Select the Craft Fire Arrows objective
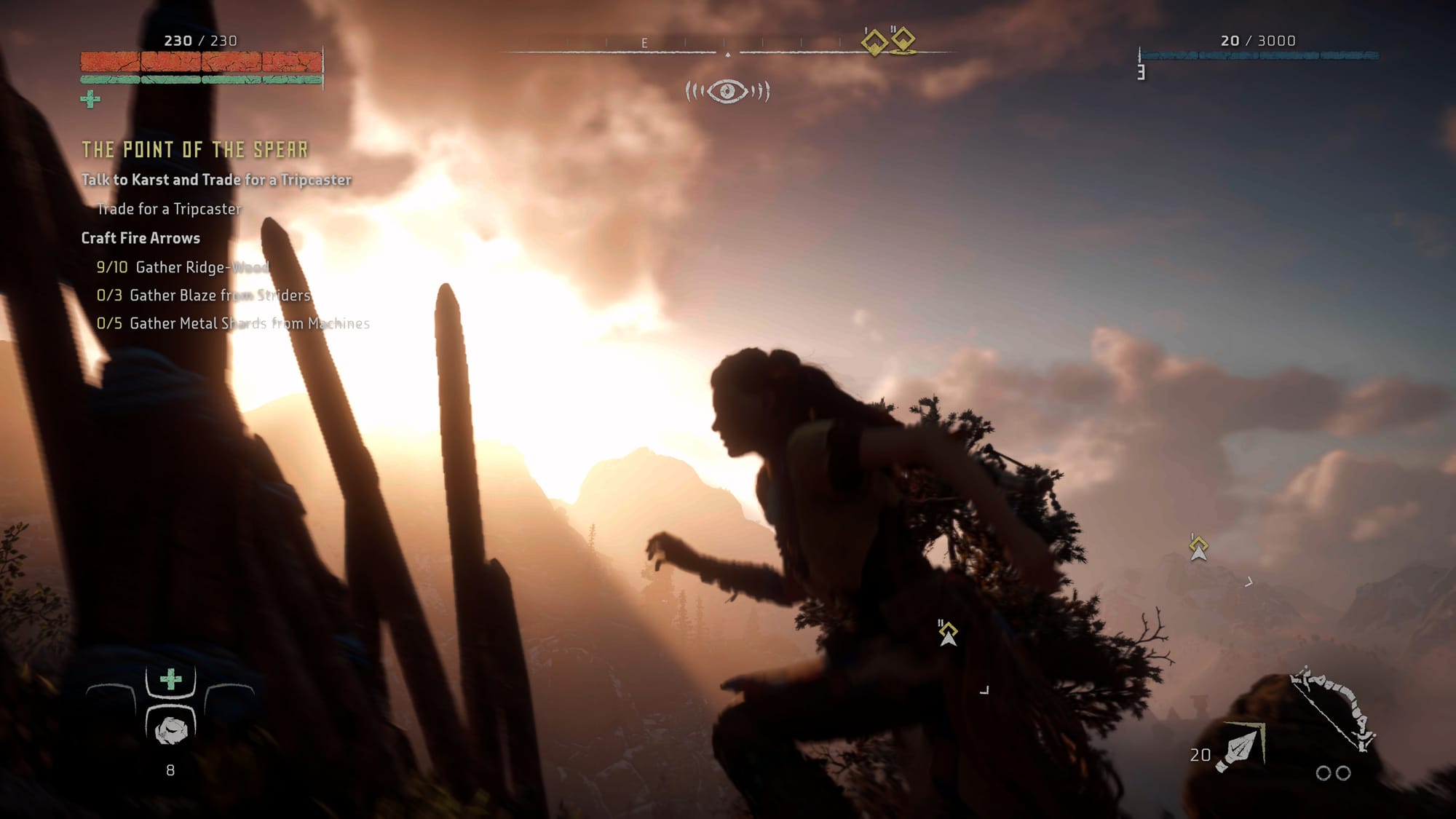The width and height of the screenshot is (1456, 819). [x=141, y=238]
